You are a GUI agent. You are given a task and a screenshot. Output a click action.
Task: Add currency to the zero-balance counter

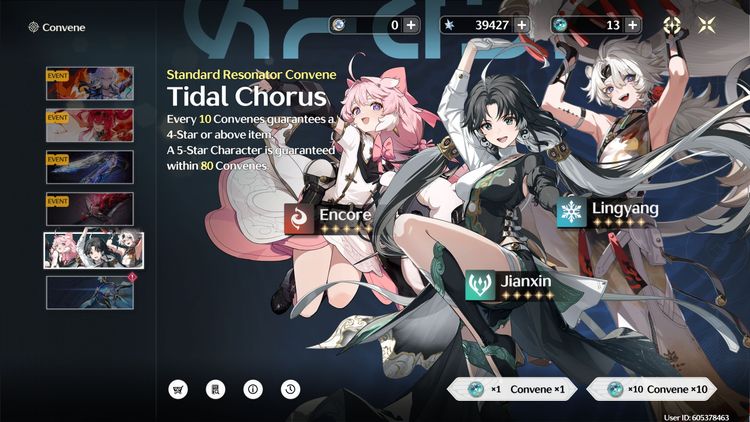point(410,25)
